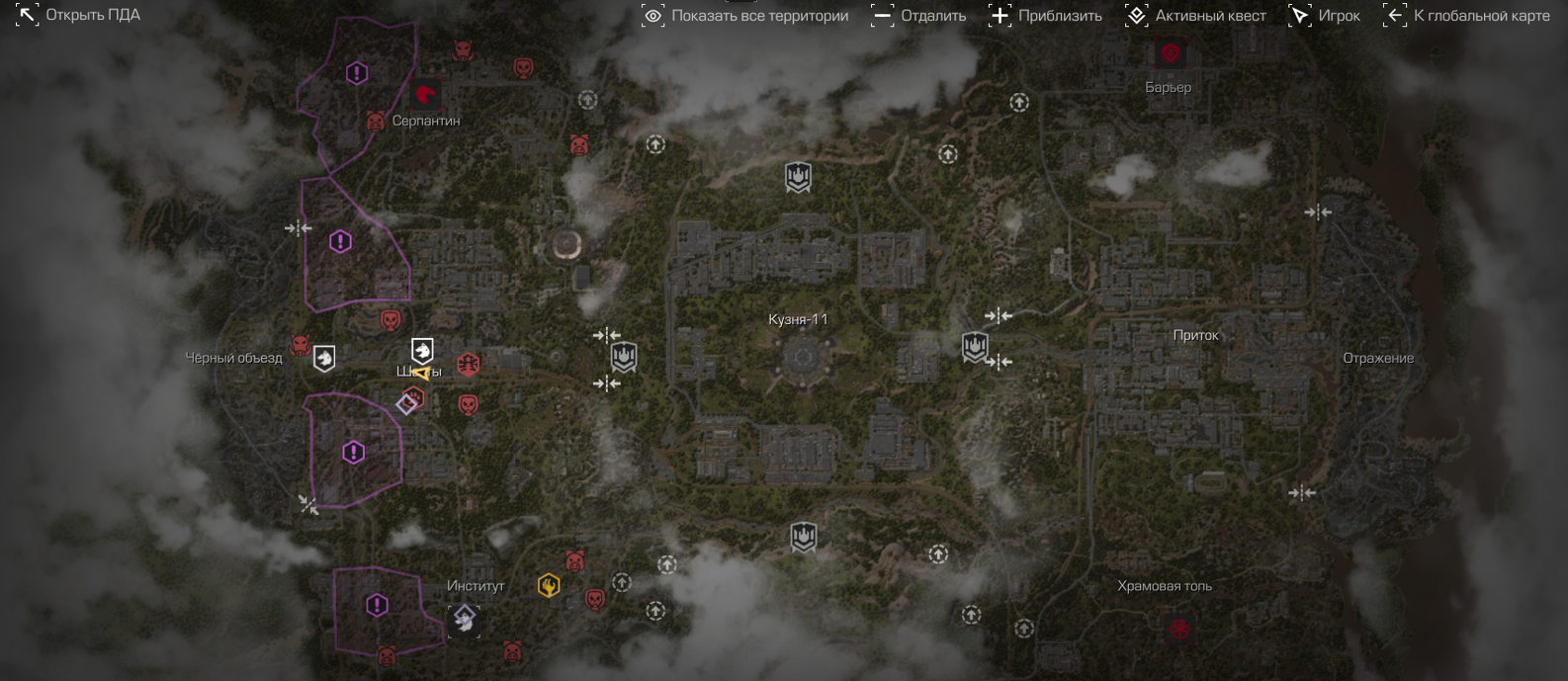
Task: Select the Кузня-11 location label
Action: (x=798, y=319)
